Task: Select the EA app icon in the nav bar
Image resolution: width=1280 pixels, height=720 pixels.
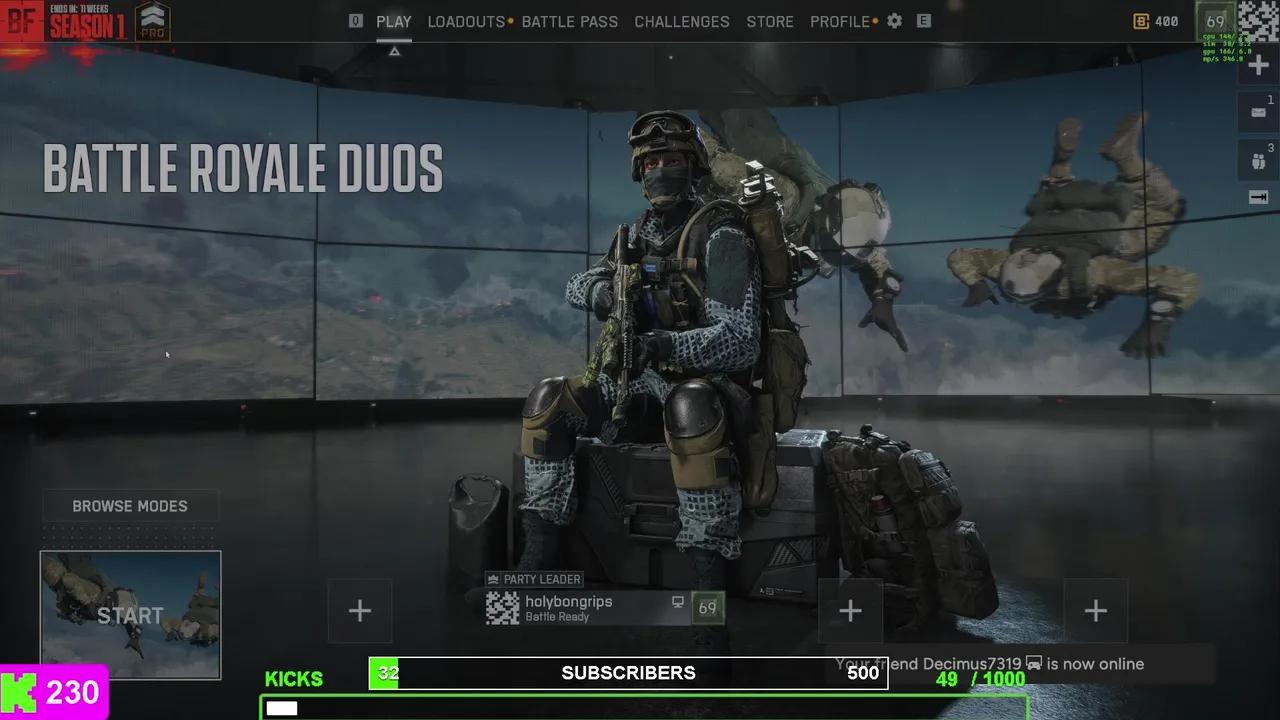Action: 924,21
